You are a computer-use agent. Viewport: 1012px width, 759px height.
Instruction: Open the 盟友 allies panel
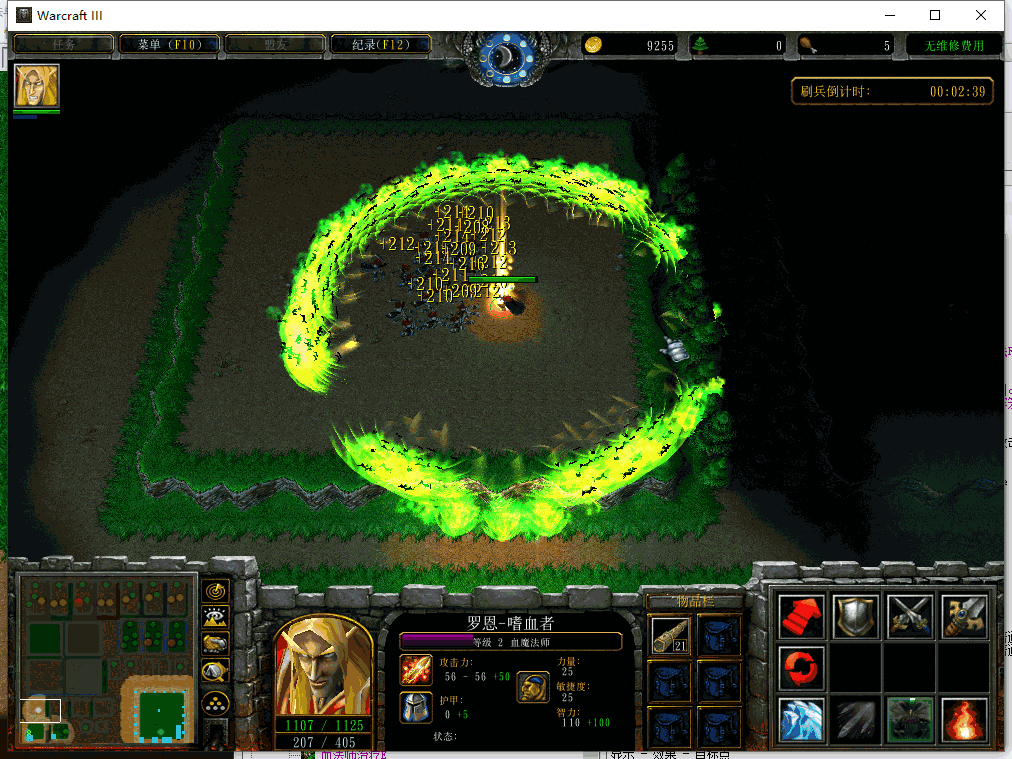275,44
